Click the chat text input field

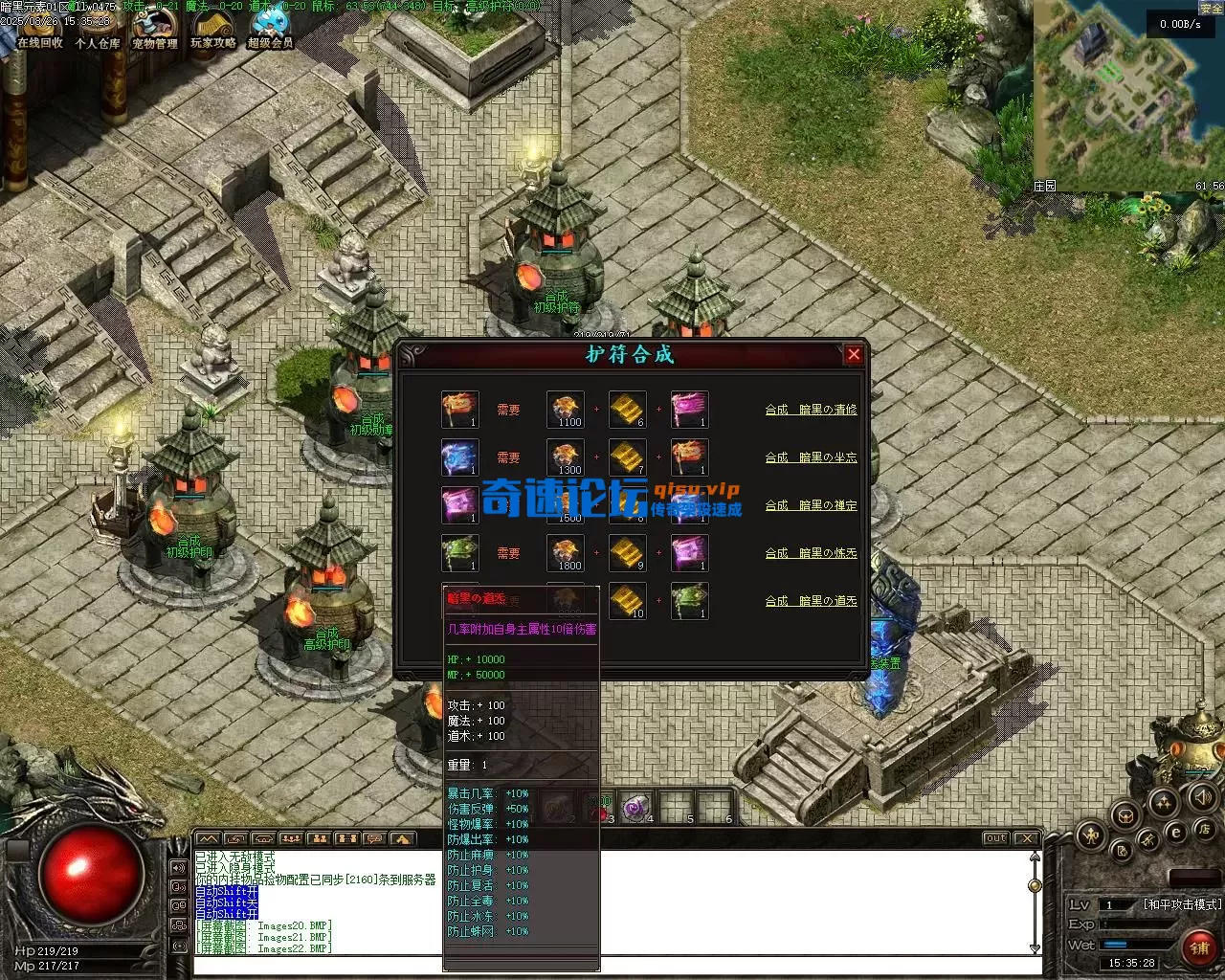pos(612,966)
